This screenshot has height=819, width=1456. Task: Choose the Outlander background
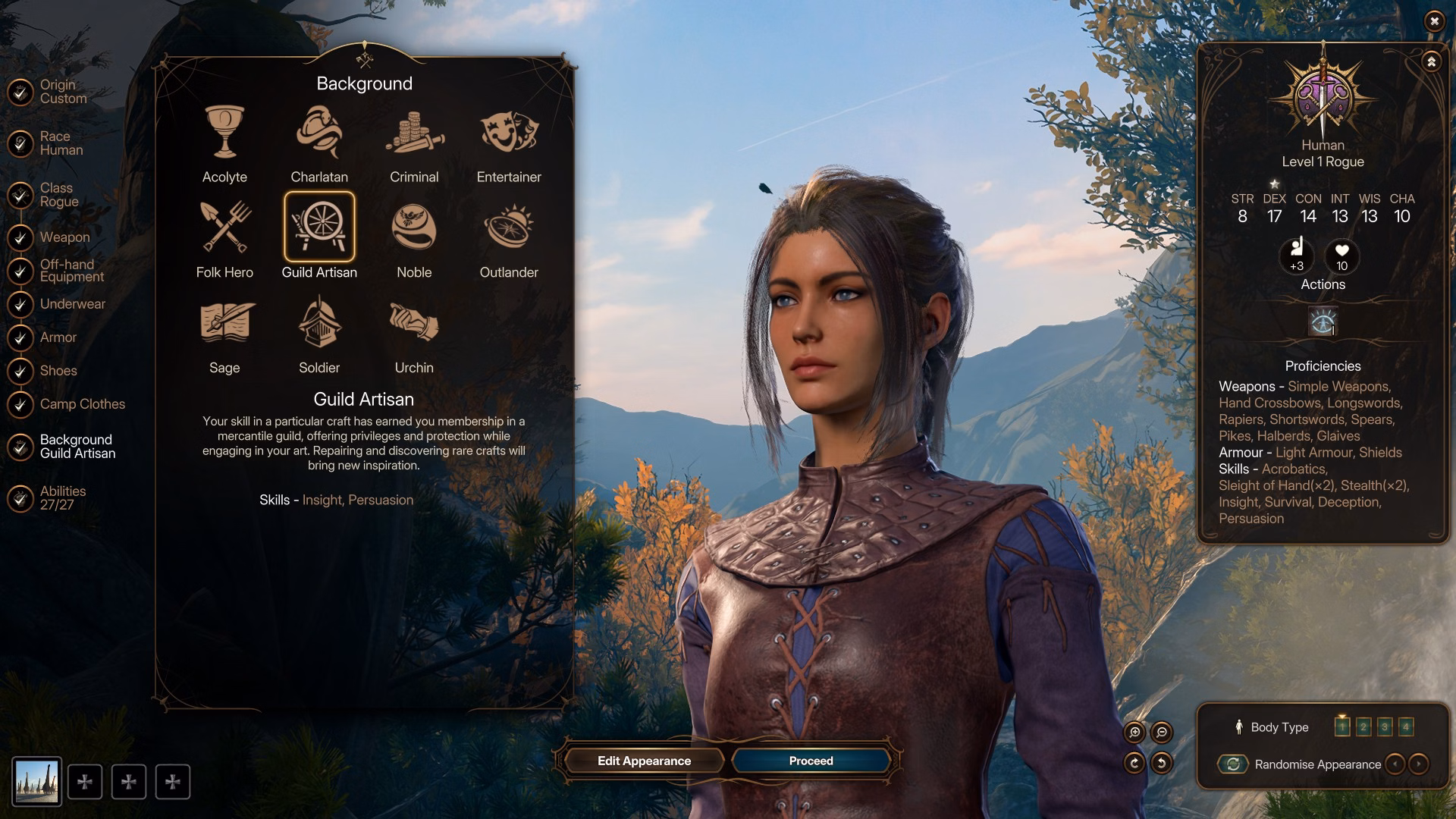click(509, 227)
